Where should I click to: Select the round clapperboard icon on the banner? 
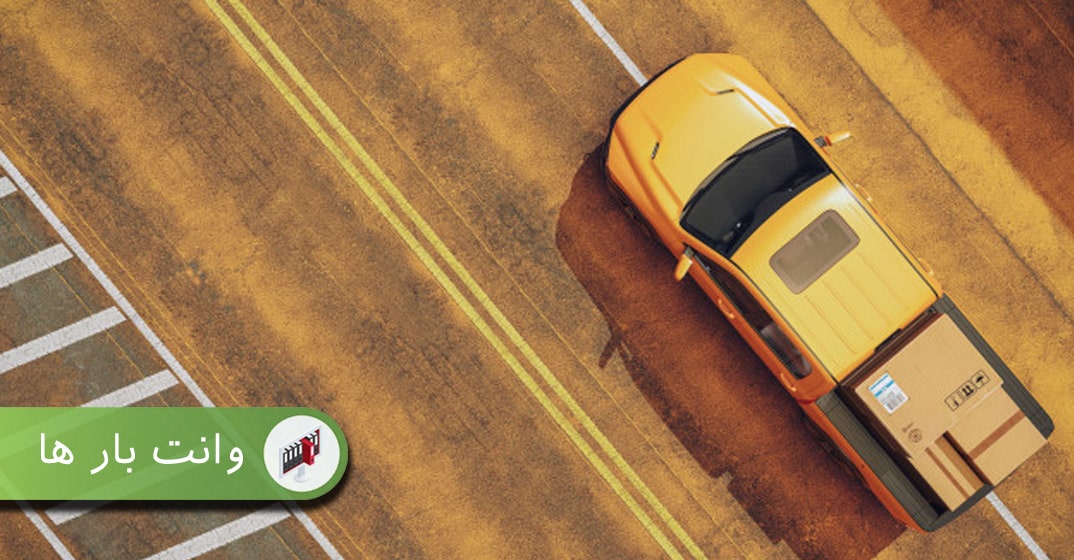pos(303,453)
